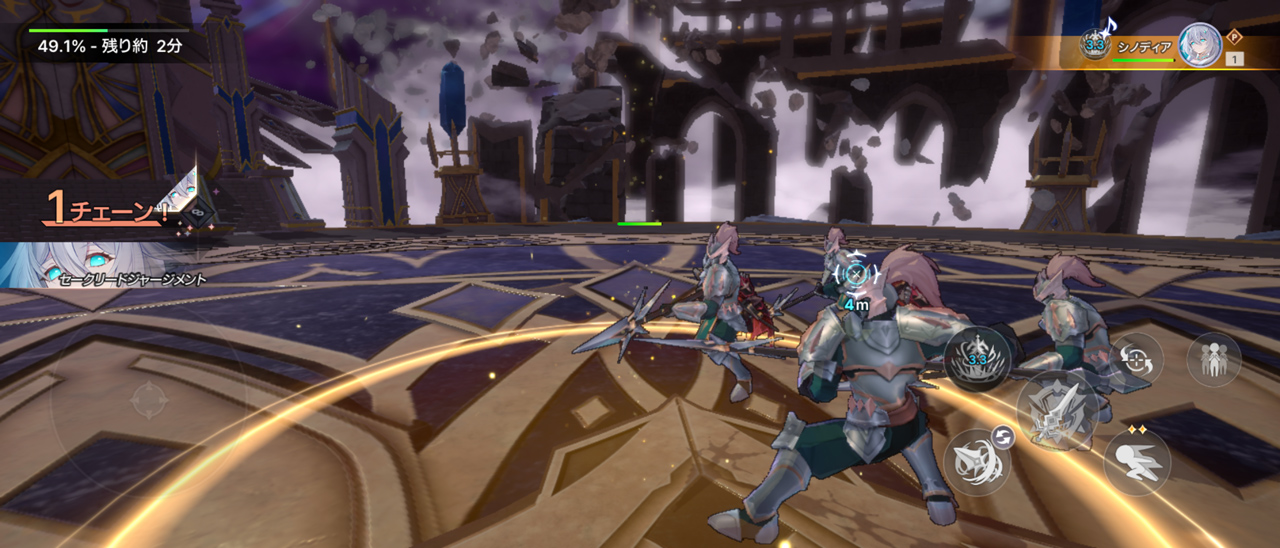This screenshot has width=1280, height=548.
Task: Tap the enemy lock-on target marker
Action: click(x=855, y=272)
